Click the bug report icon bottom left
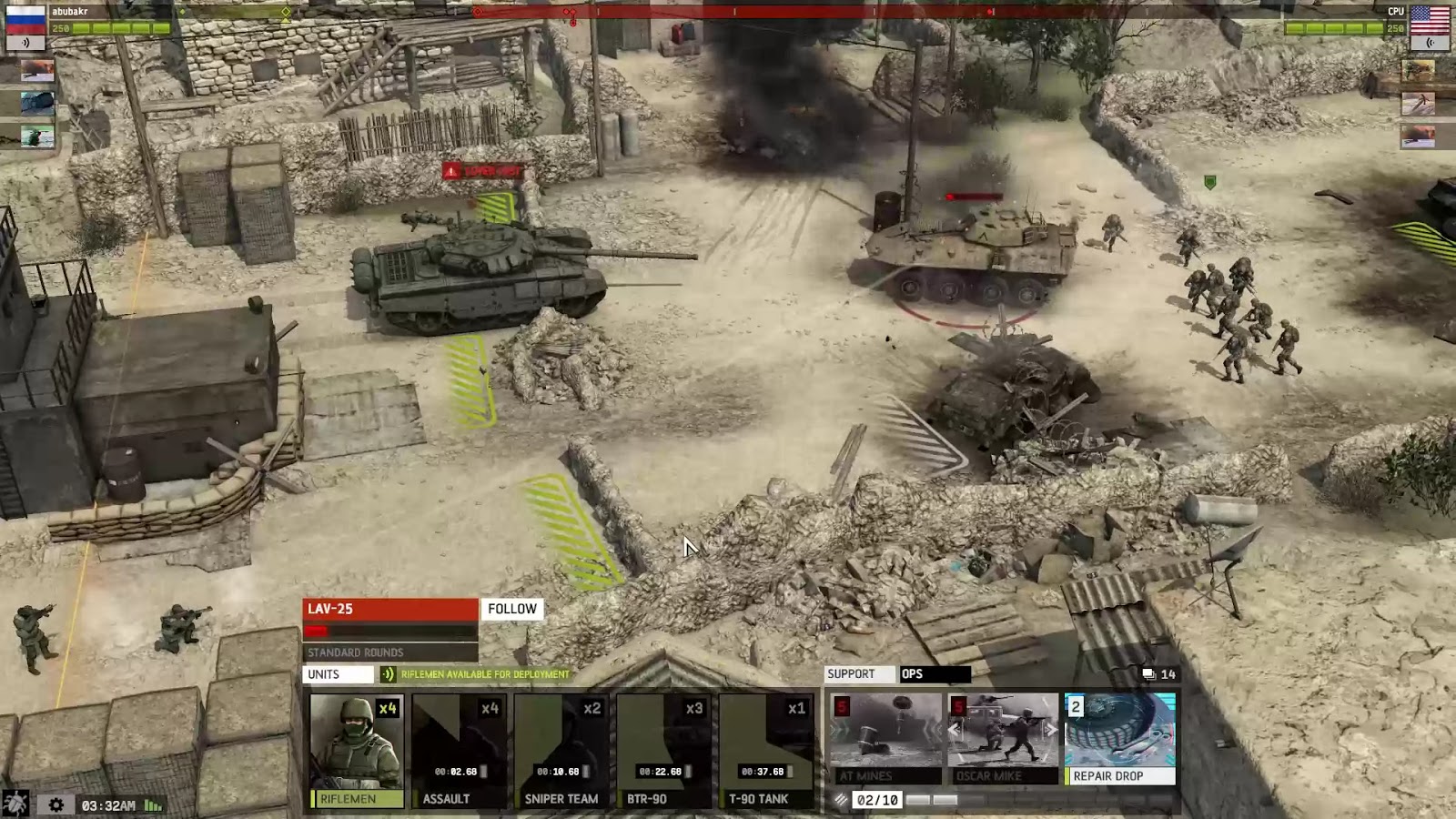The image size is (1456, 819). [x=15, y=804]
